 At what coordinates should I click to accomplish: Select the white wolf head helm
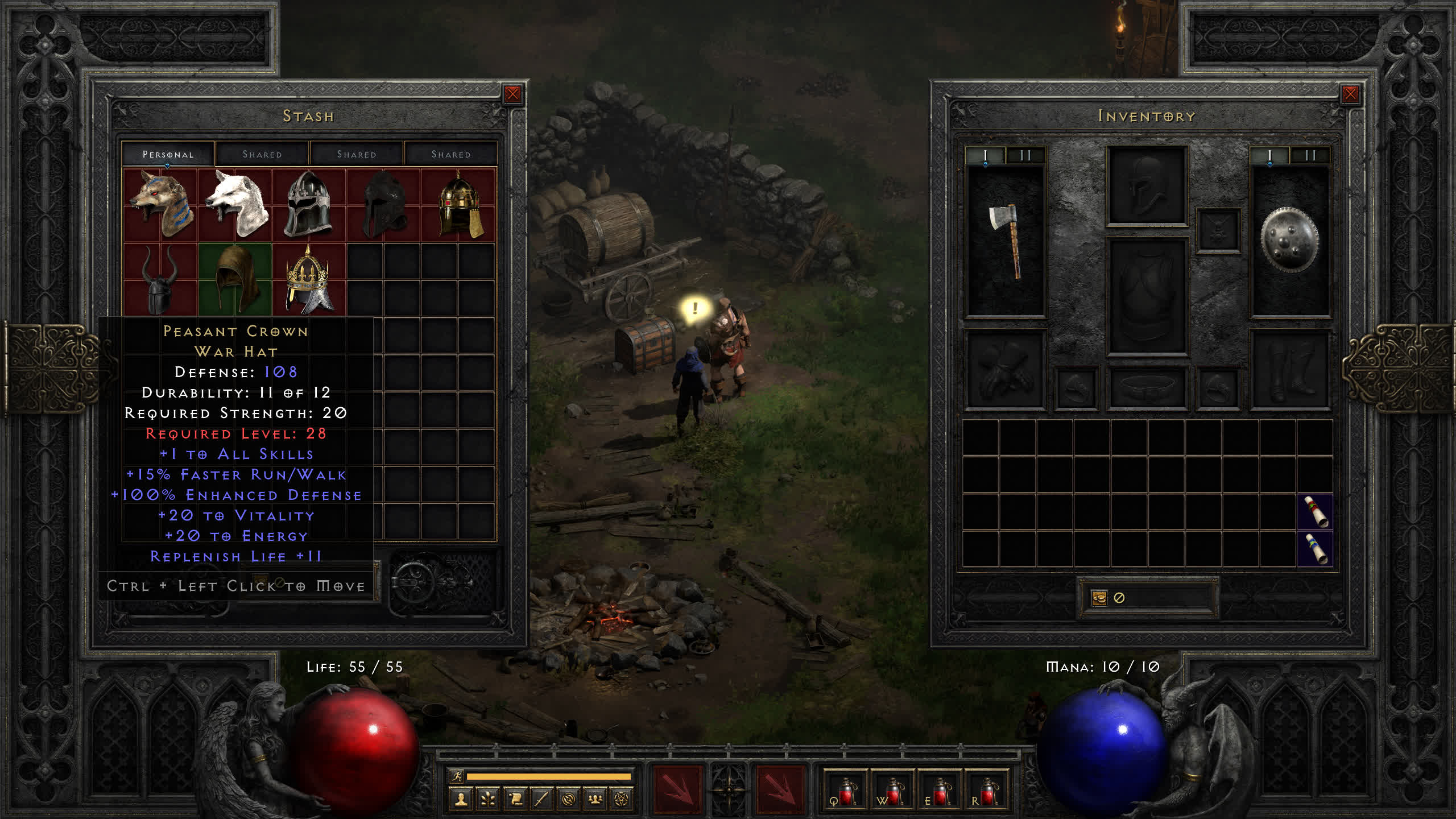(x=236, y=205)
